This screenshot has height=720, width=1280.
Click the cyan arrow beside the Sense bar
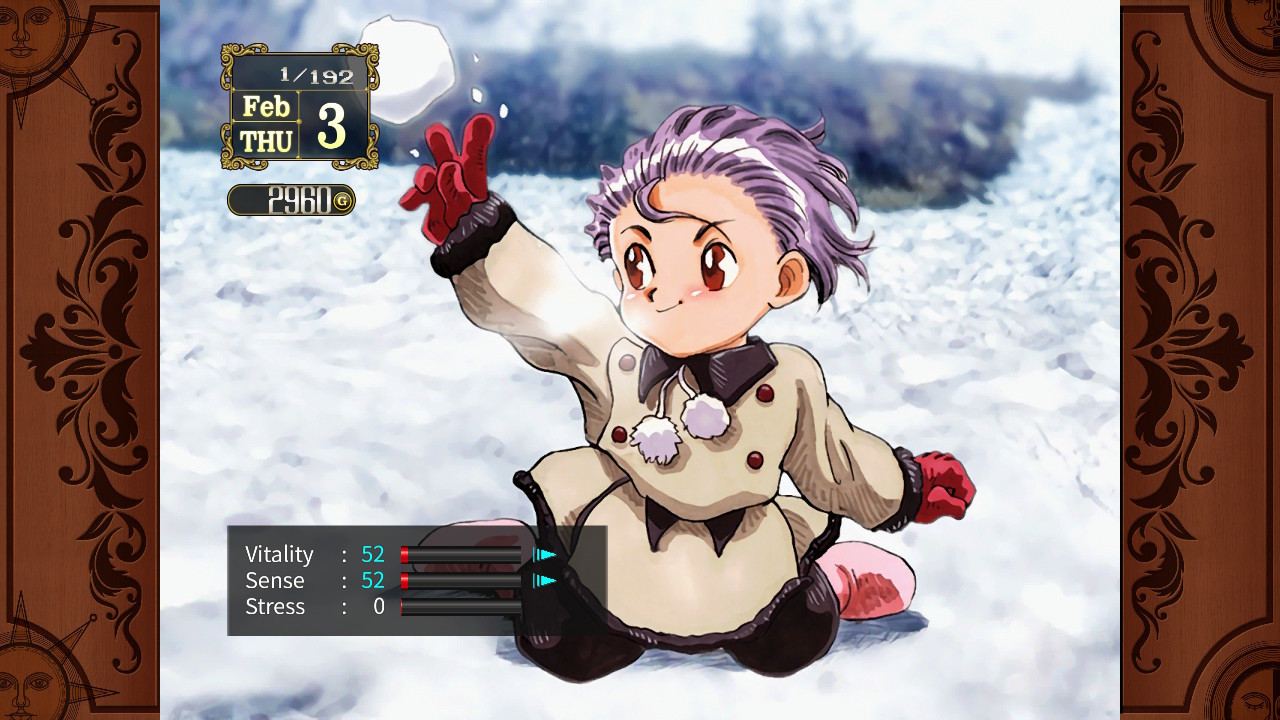[x=545, y=580]
